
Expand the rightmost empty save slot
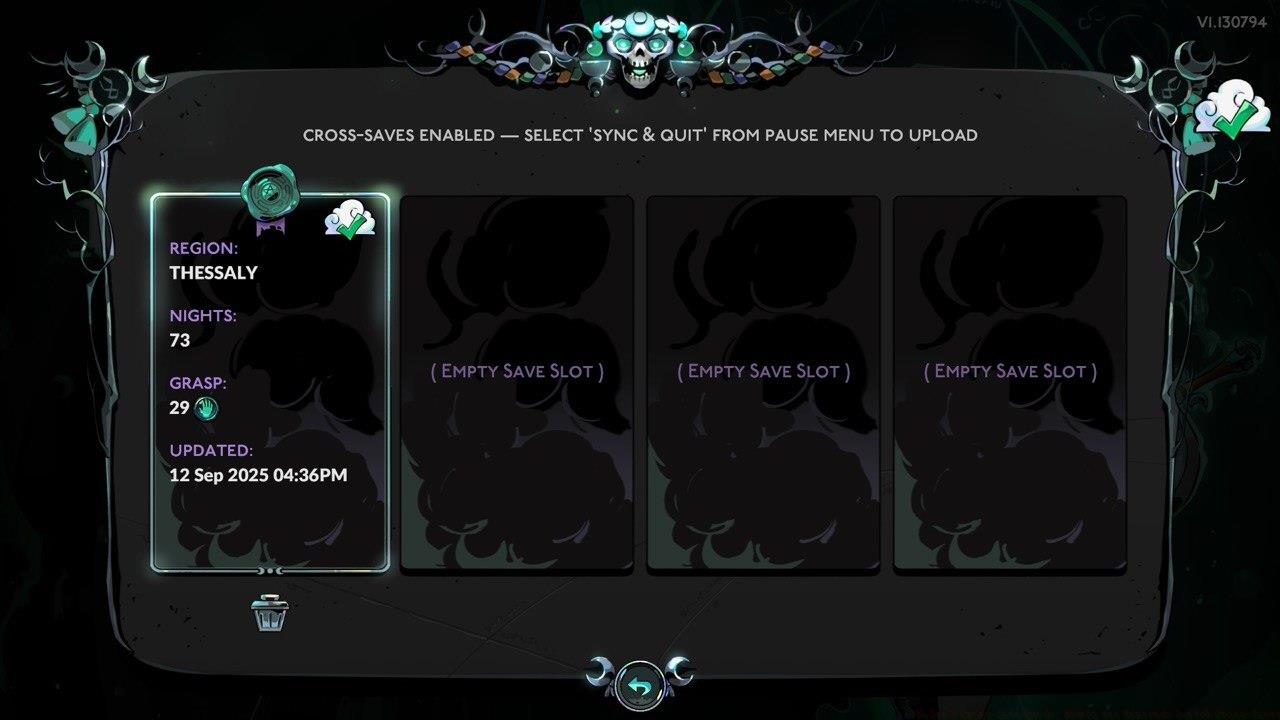coord(1010,371)
